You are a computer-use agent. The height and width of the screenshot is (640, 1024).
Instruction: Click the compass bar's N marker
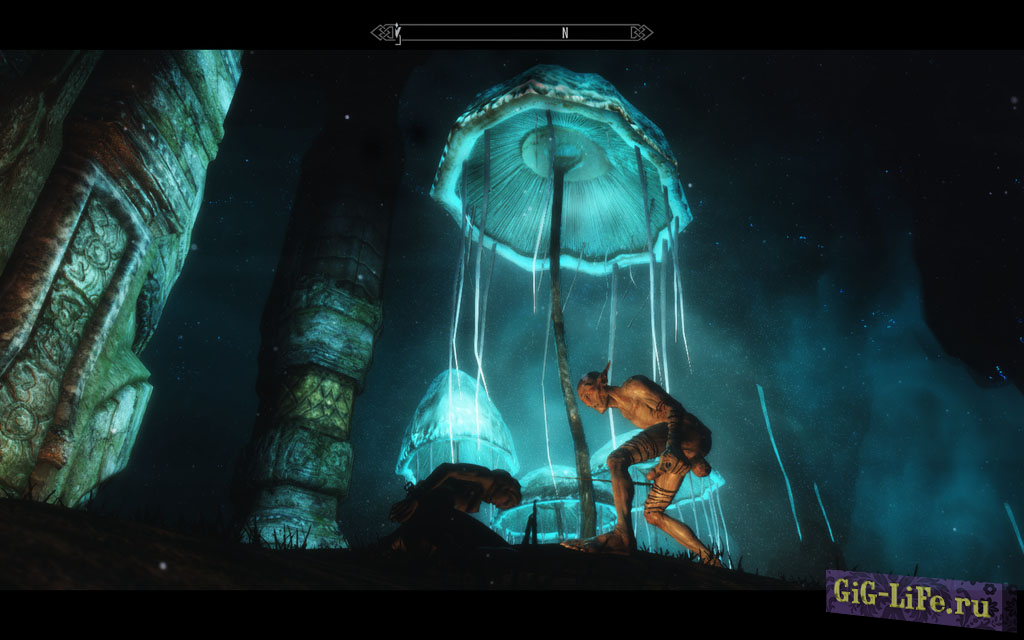pos(565,33)
